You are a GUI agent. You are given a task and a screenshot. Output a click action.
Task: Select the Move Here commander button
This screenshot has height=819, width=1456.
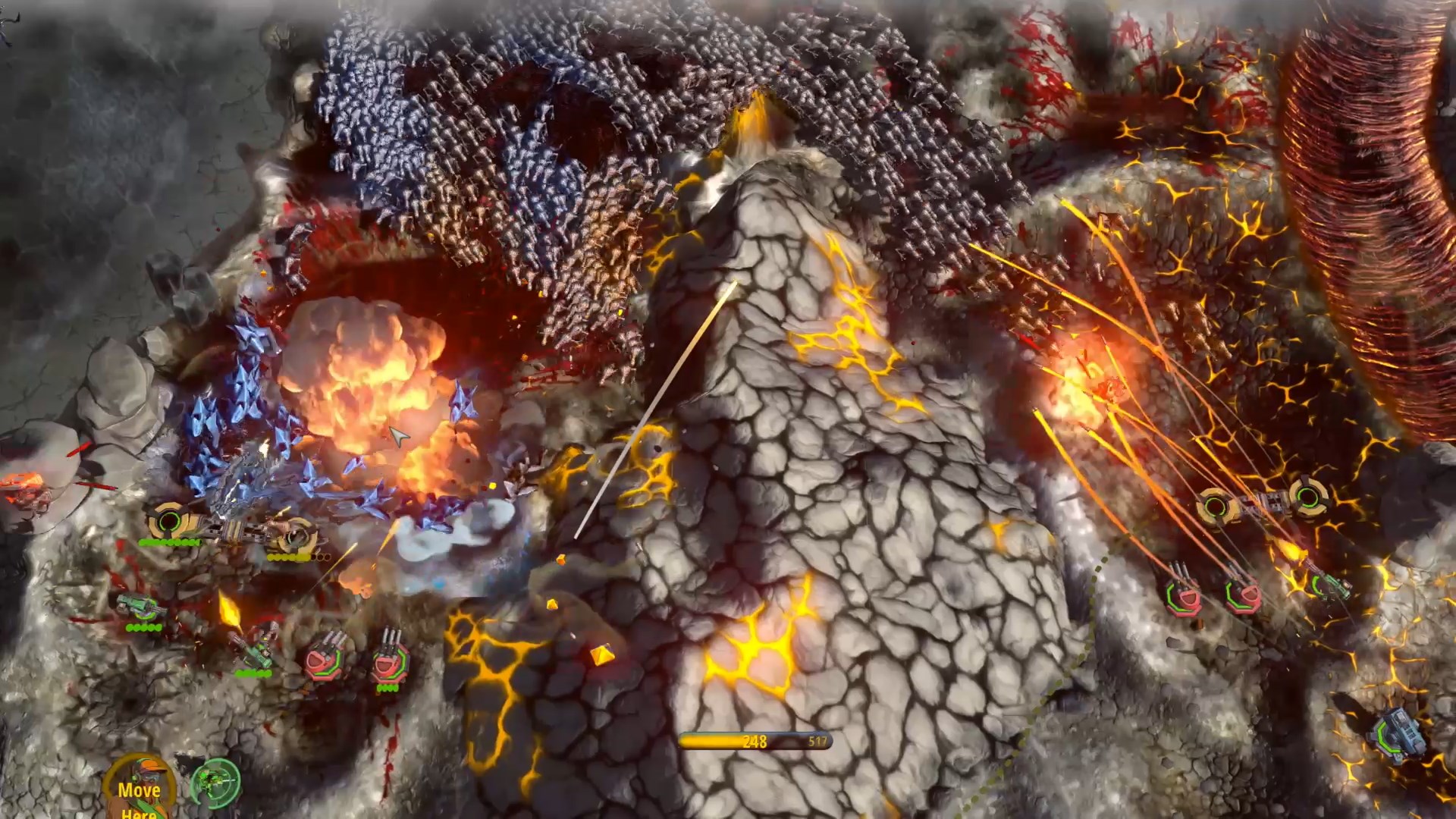tap(140, 789)
